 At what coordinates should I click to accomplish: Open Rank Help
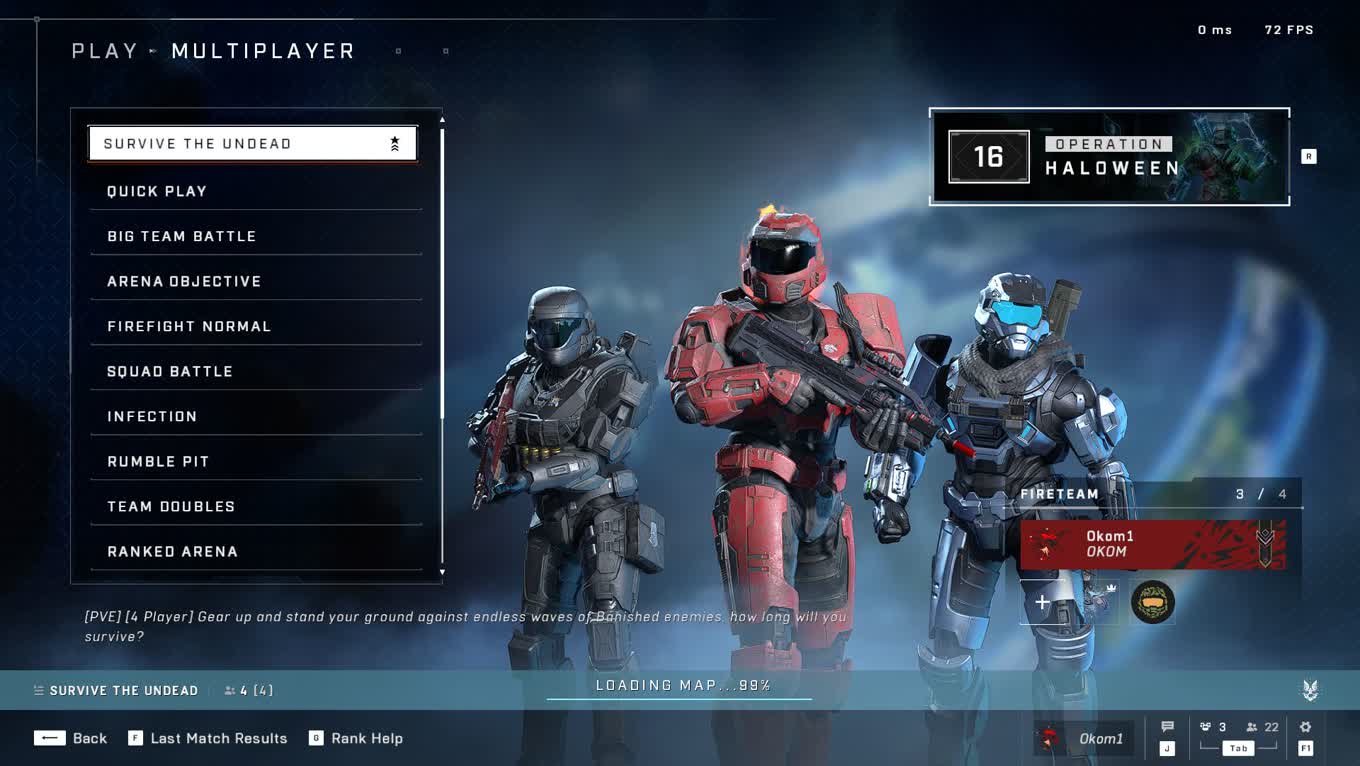click(356, 738)
